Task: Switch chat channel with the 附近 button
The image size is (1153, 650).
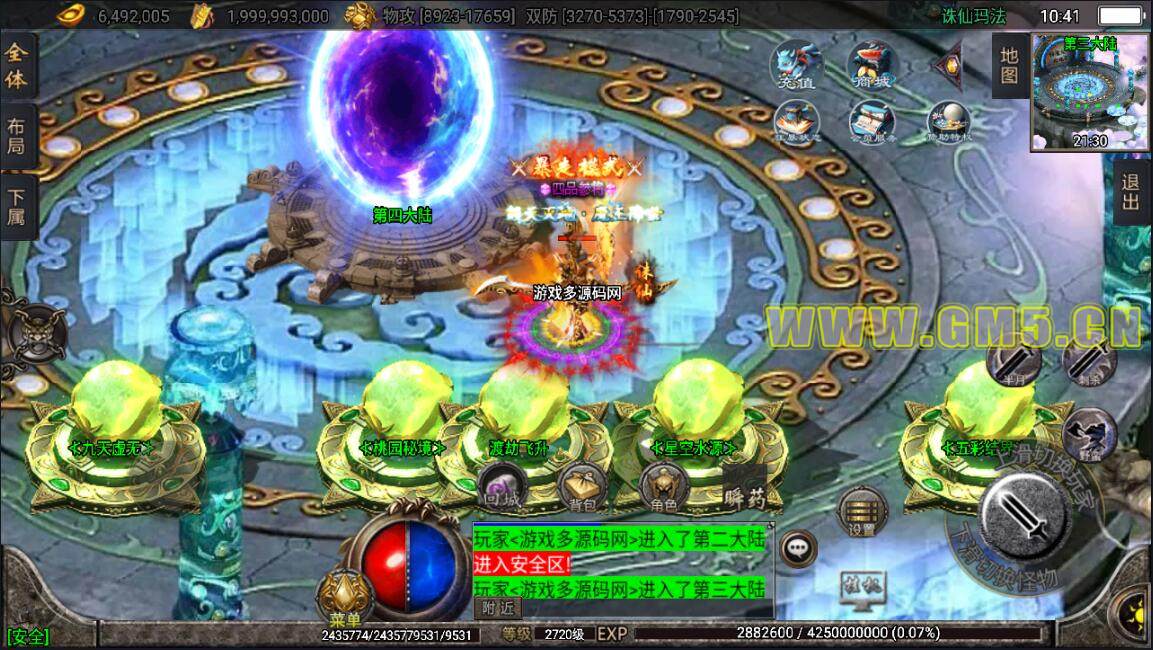Action: pos(497,607)
